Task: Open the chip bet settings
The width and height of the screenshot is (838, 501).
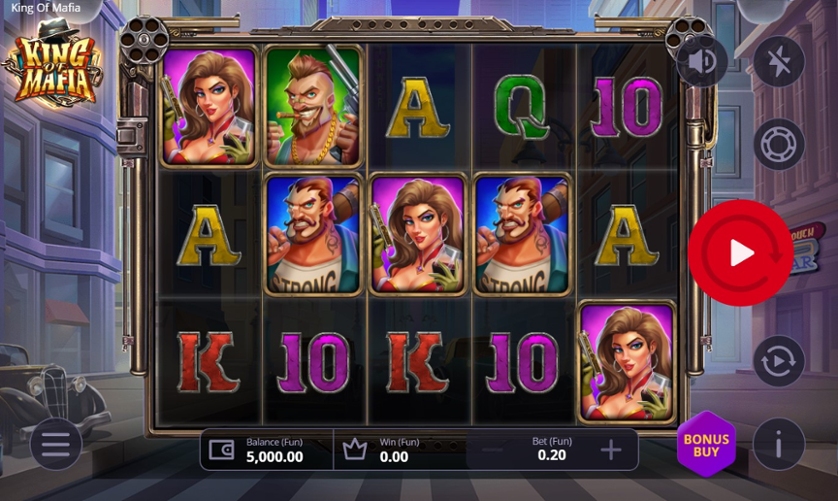Action: tap(778, 145)
